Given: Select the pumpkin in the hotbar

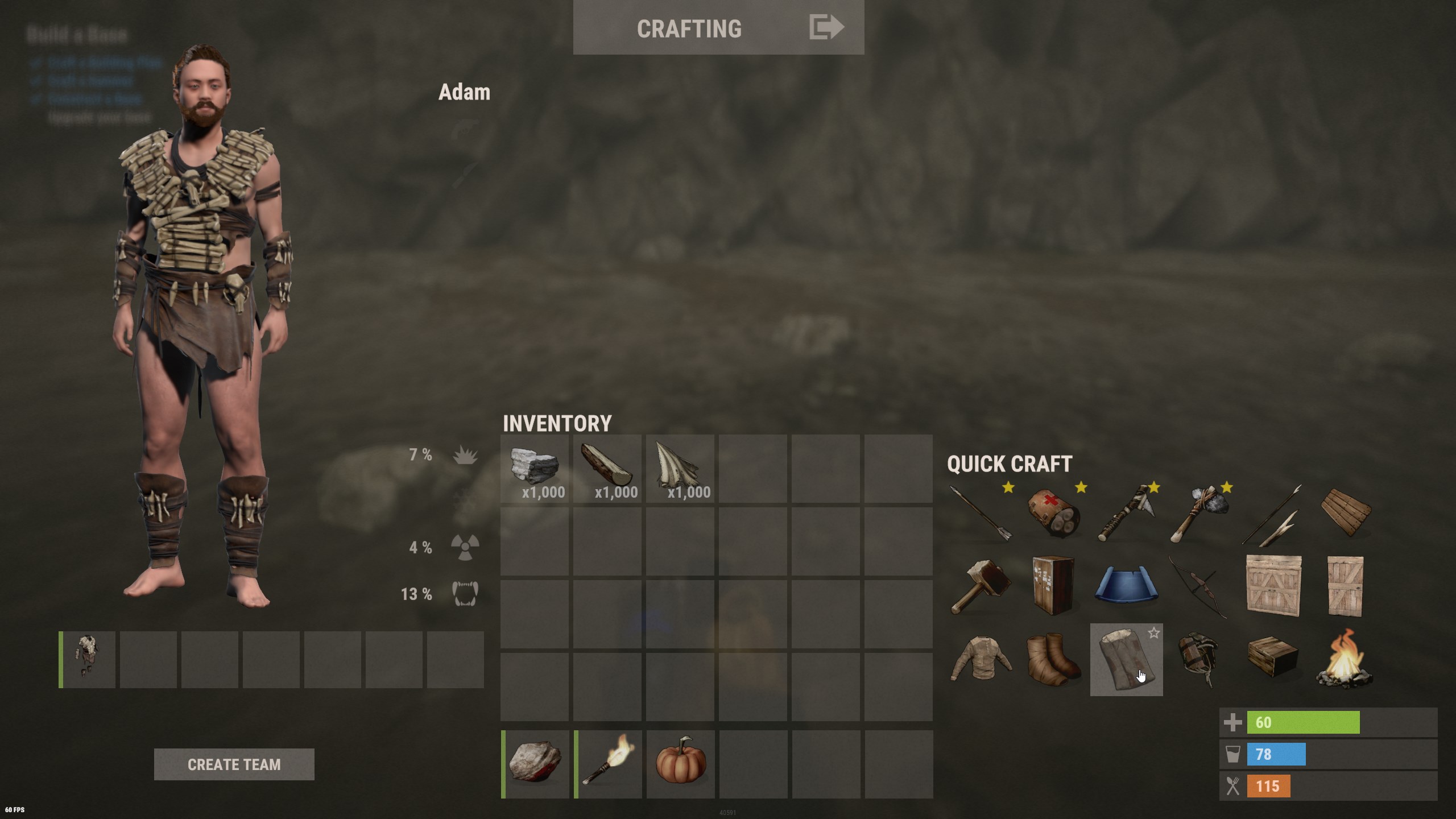Looking at the screenshot, I should point(681,764).
